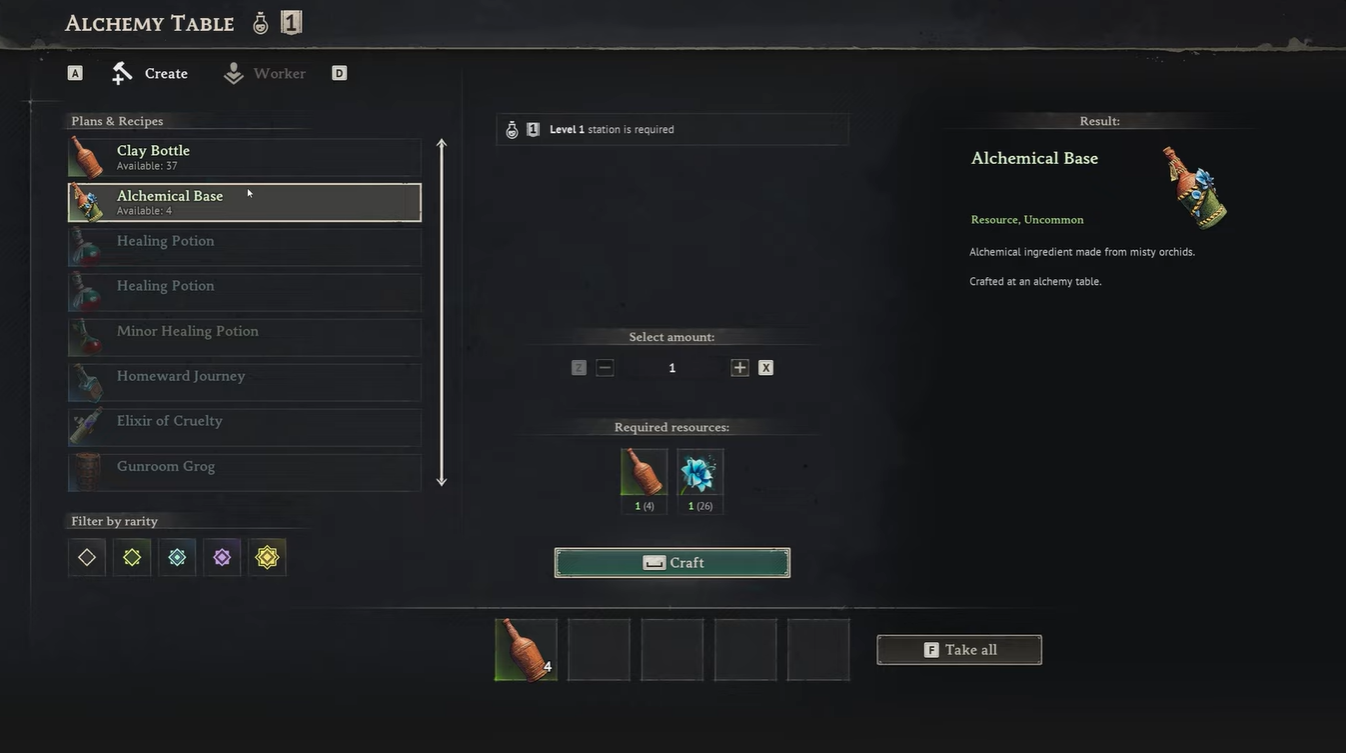Click the clay bottle required resource
This screenshot has width=1346, height=753.
coord(643,472)
